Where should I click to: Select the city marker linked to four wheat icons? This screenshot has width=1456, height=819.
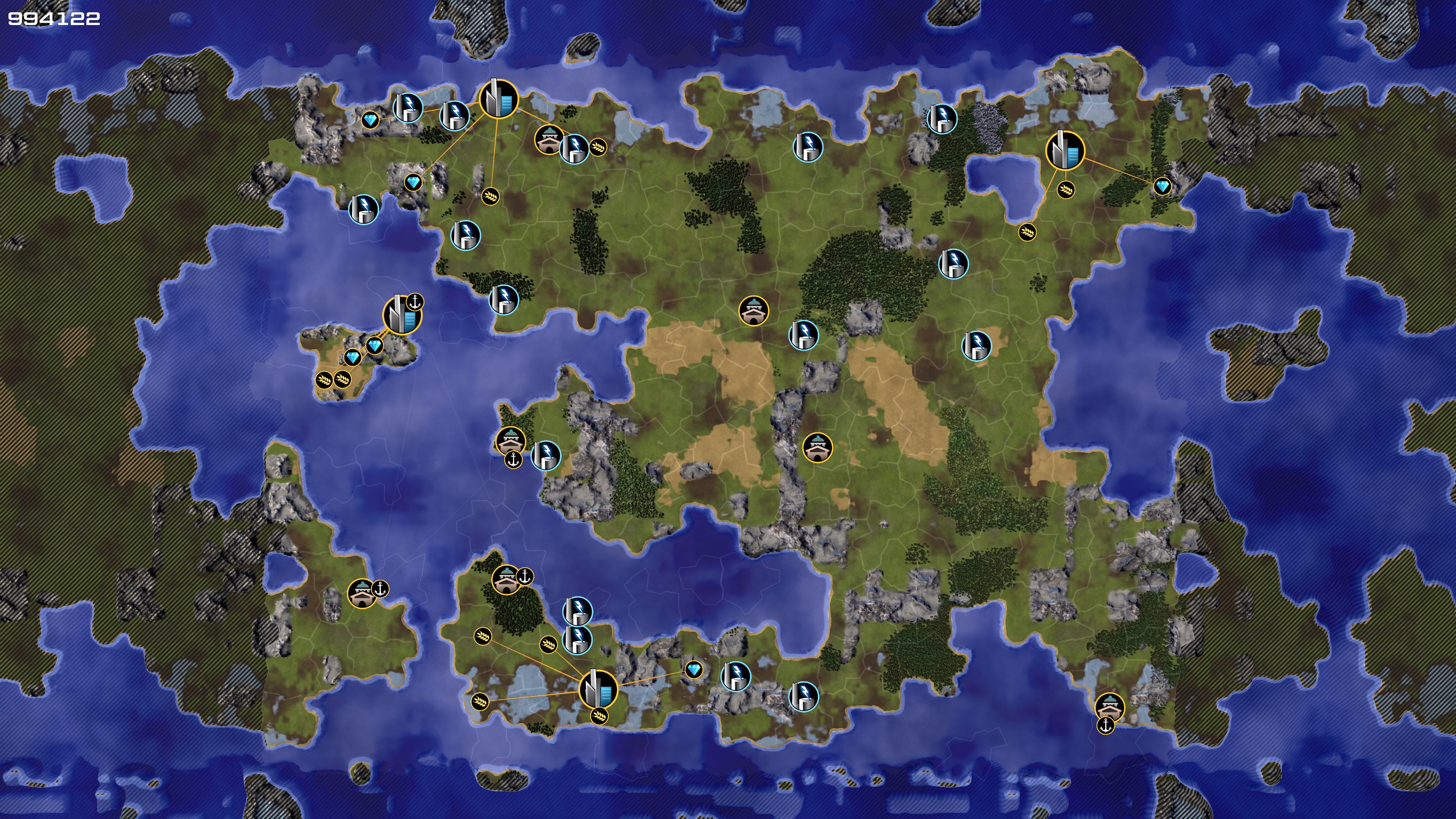click(598, 689)
